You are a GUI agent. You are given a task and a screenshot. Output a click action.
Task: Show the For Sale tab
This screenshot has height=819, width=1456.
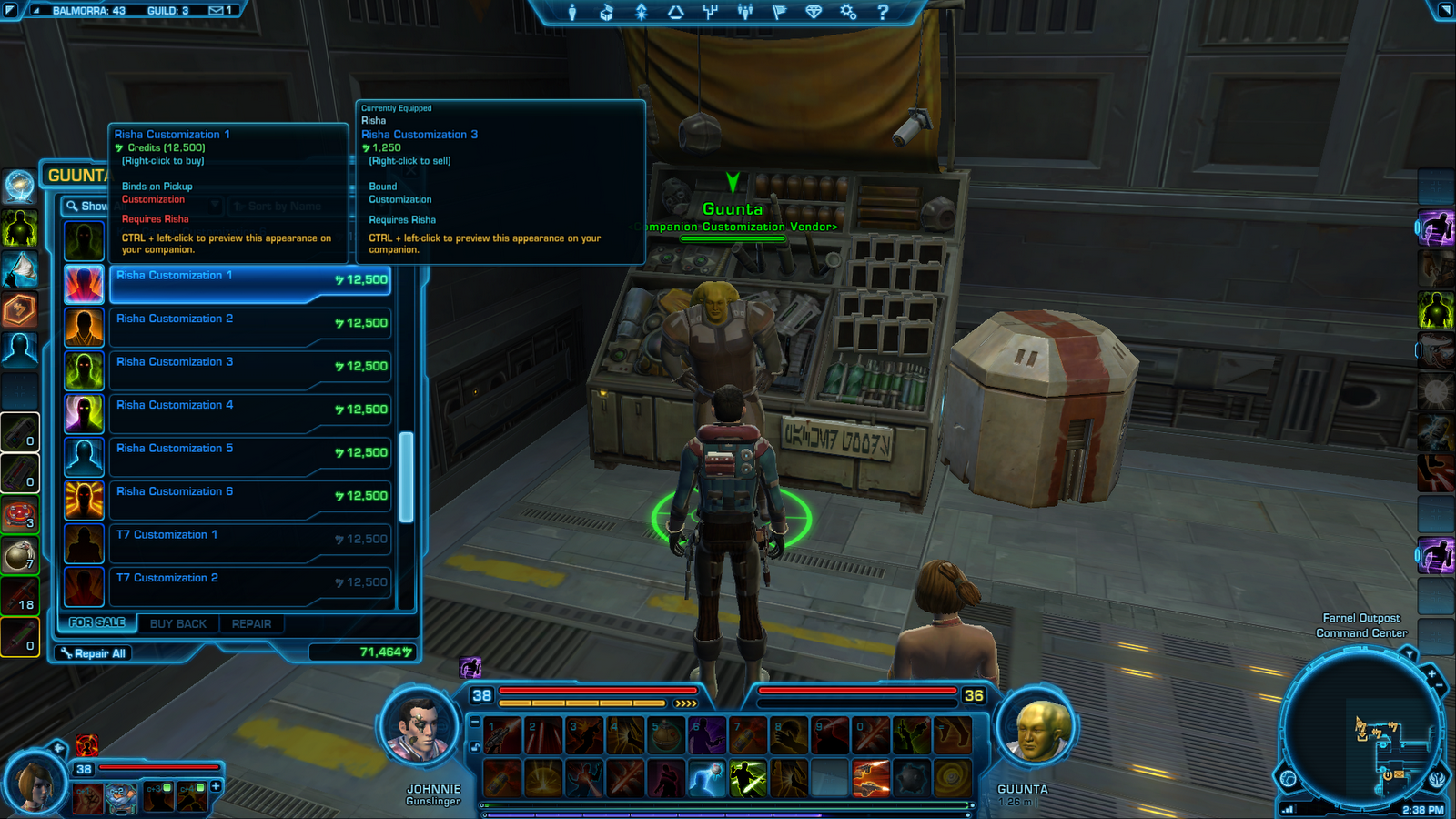(97, 622)
